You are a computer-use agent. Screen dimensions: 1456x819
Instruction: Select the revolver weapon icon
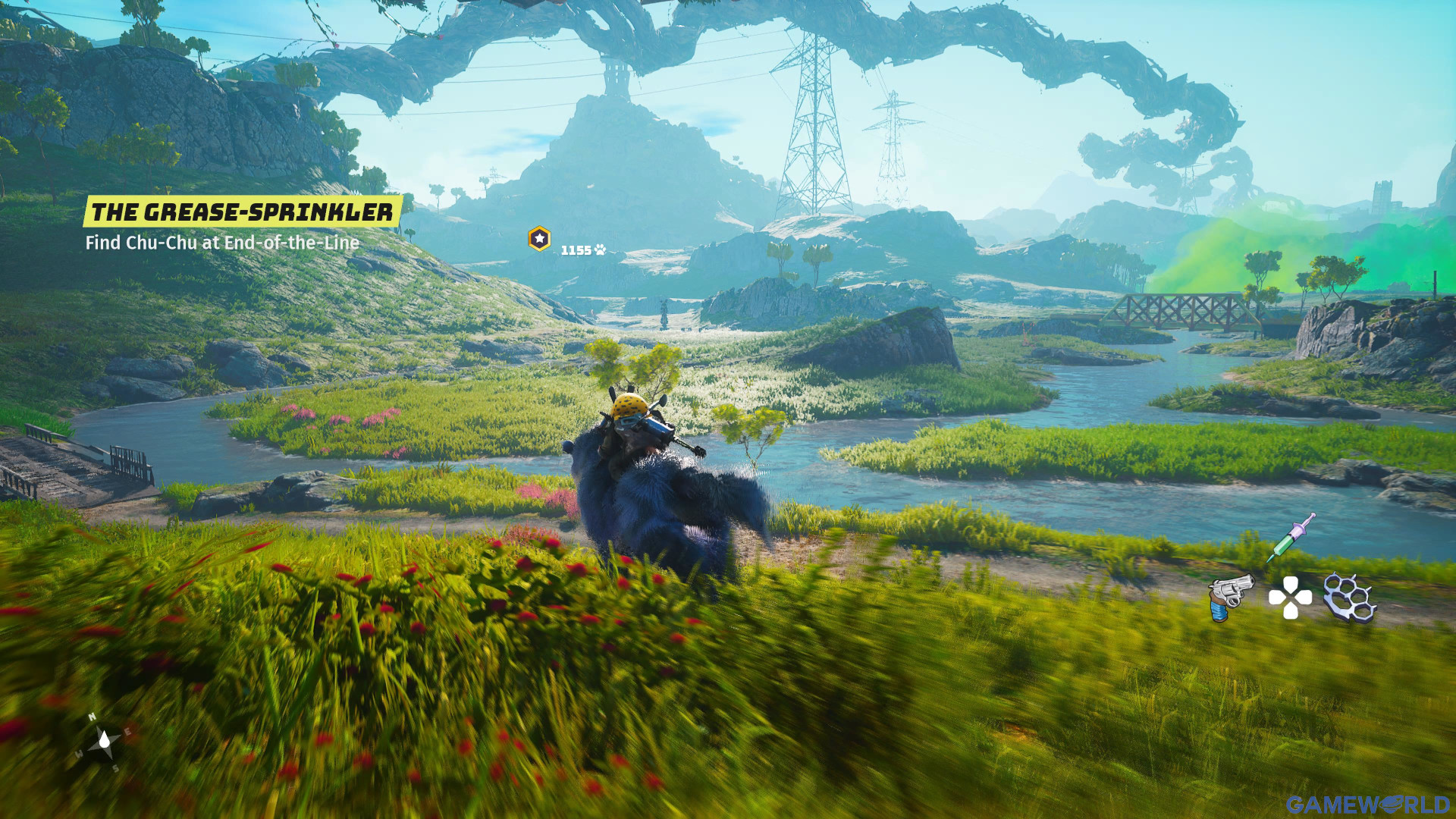pyautogui.click(x=1230, y=596)
